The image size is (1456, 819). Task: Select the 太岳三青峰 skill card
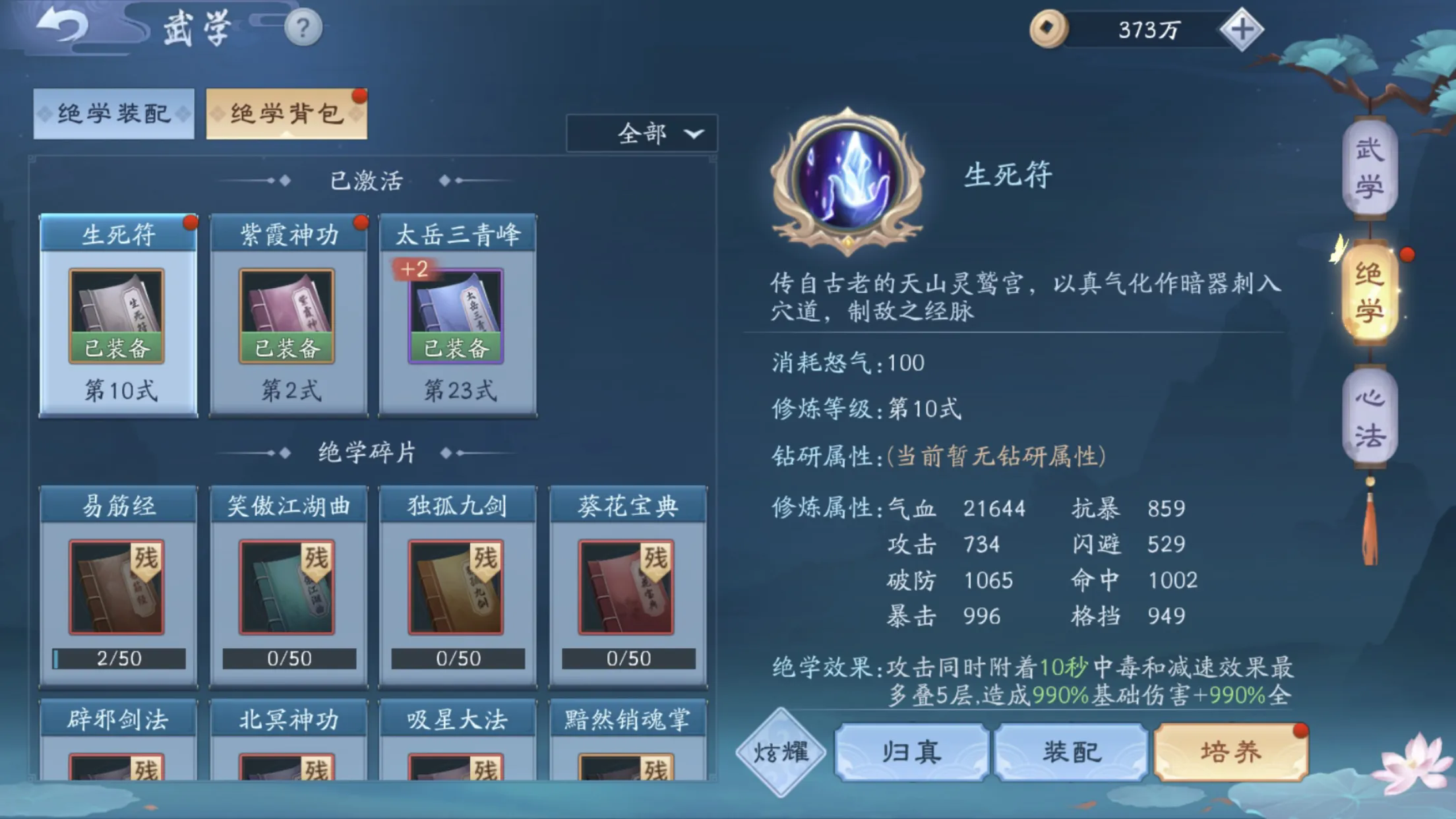click(457, 315)
